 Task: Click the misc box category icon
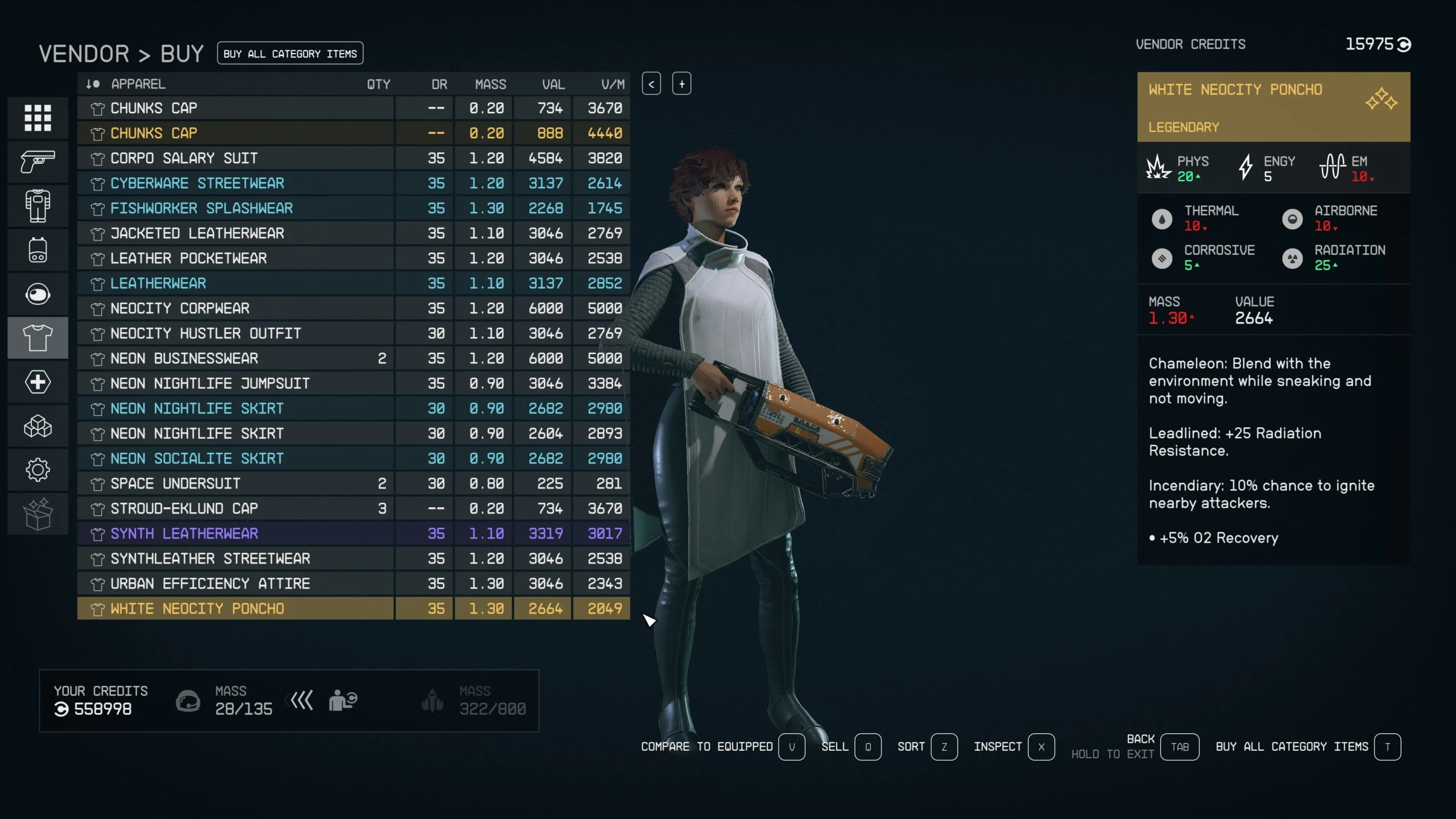[x=38, y=514]
